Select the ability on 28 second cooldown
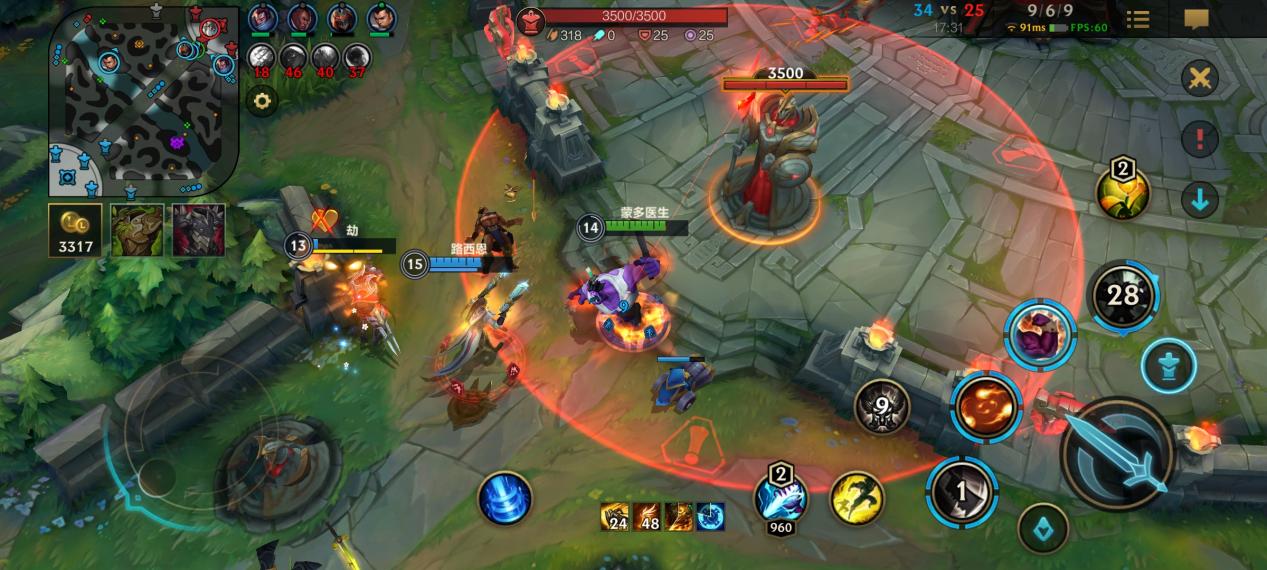The height and width of the screenshot is (570, 1267). tap(1122, 295)
